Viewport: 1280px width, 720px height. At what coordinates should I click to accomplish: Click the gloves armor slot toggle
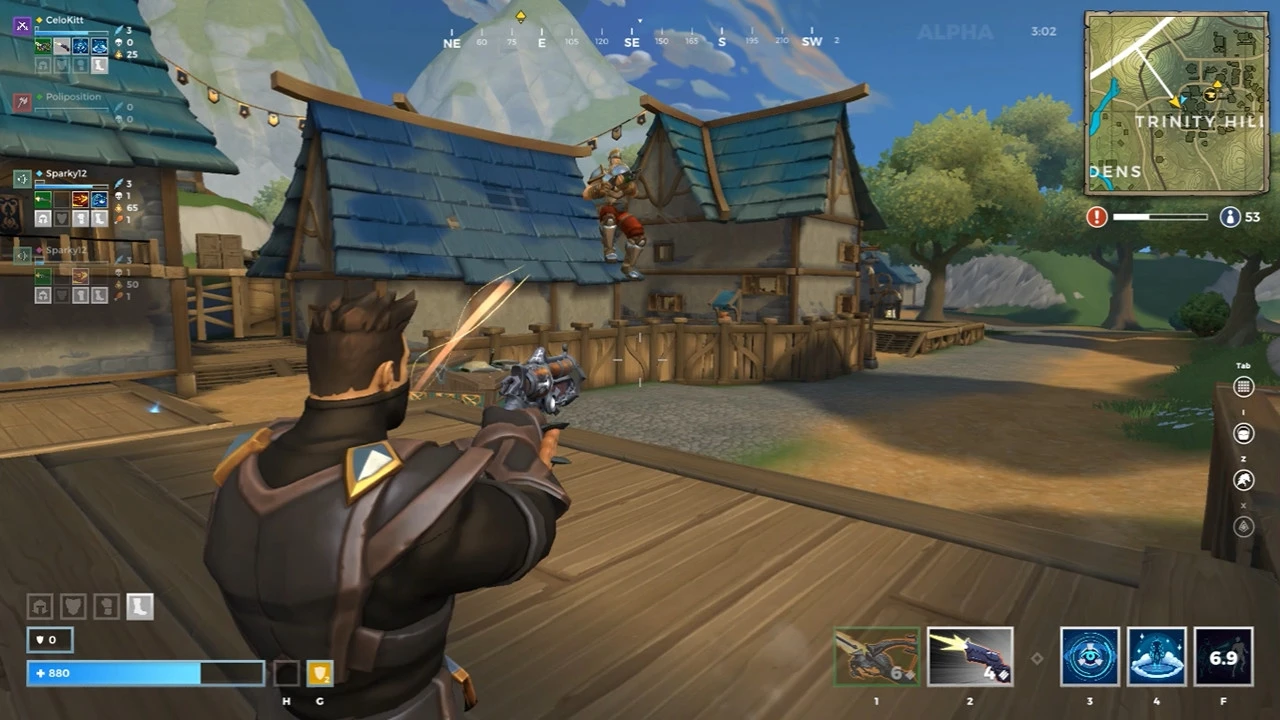pos(105,605)
